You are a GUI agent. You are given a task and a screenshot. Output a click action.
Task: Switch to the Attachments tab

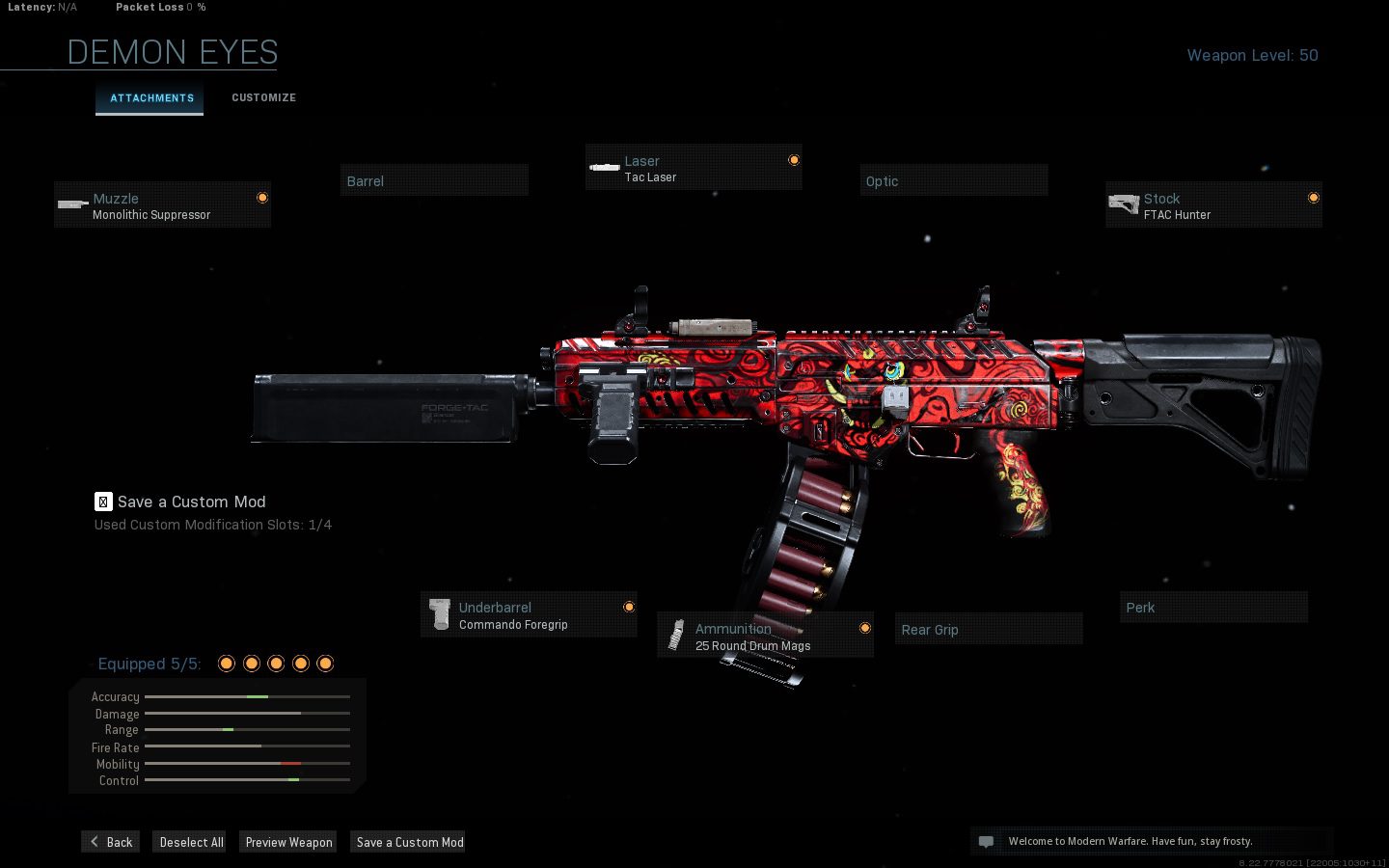[x=150, y=98]
